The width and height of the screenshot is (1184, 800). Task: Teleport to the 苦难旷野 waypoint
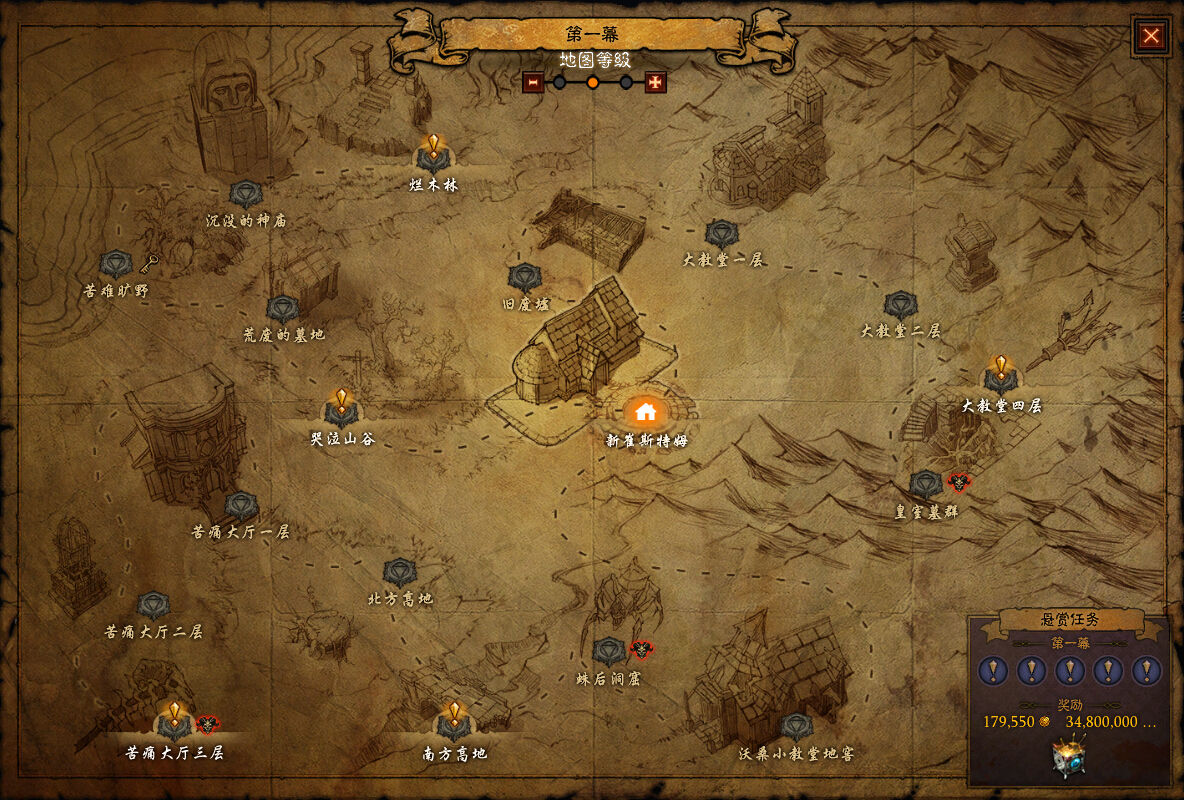(x=116, y=264)
